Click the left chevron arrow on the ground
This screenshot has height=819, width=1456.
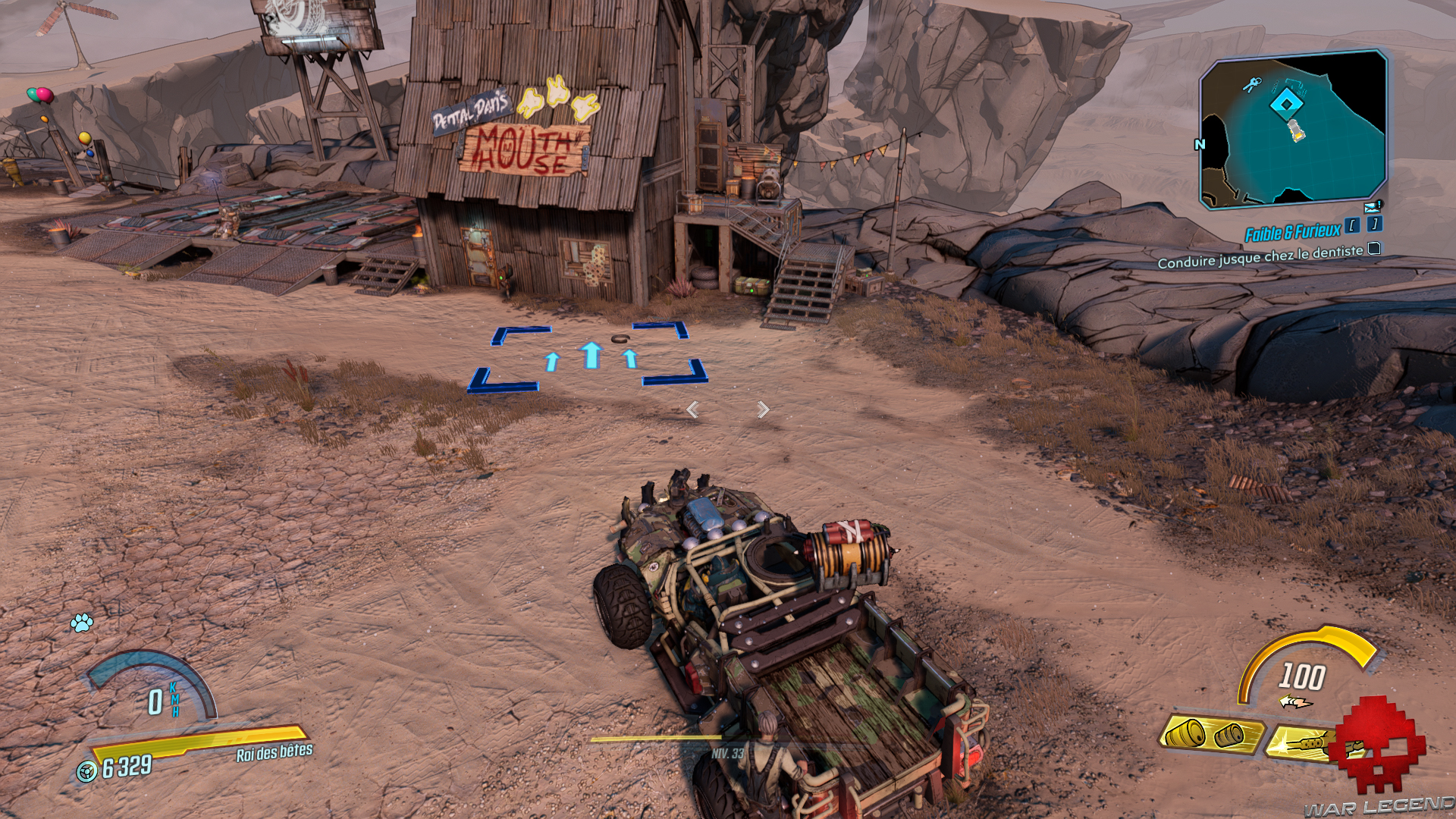692,409
